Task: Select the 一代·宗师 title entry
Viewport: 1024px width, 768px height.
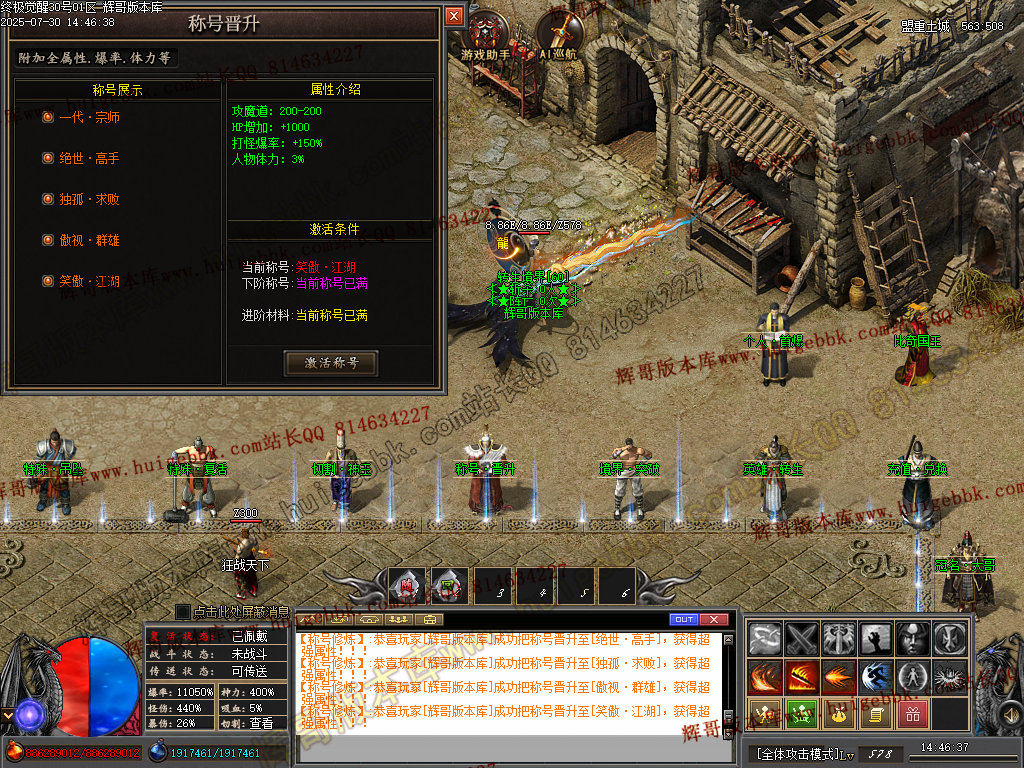Action: tap(89, 117)
